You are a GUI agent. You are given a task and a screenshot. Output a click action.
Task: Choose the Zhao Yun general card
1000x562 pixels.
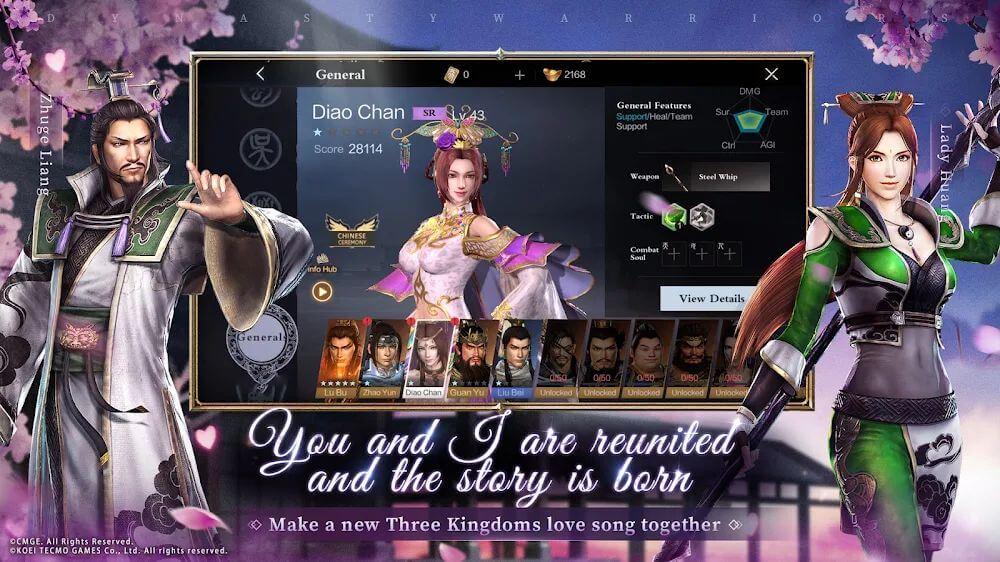point(382,358)
